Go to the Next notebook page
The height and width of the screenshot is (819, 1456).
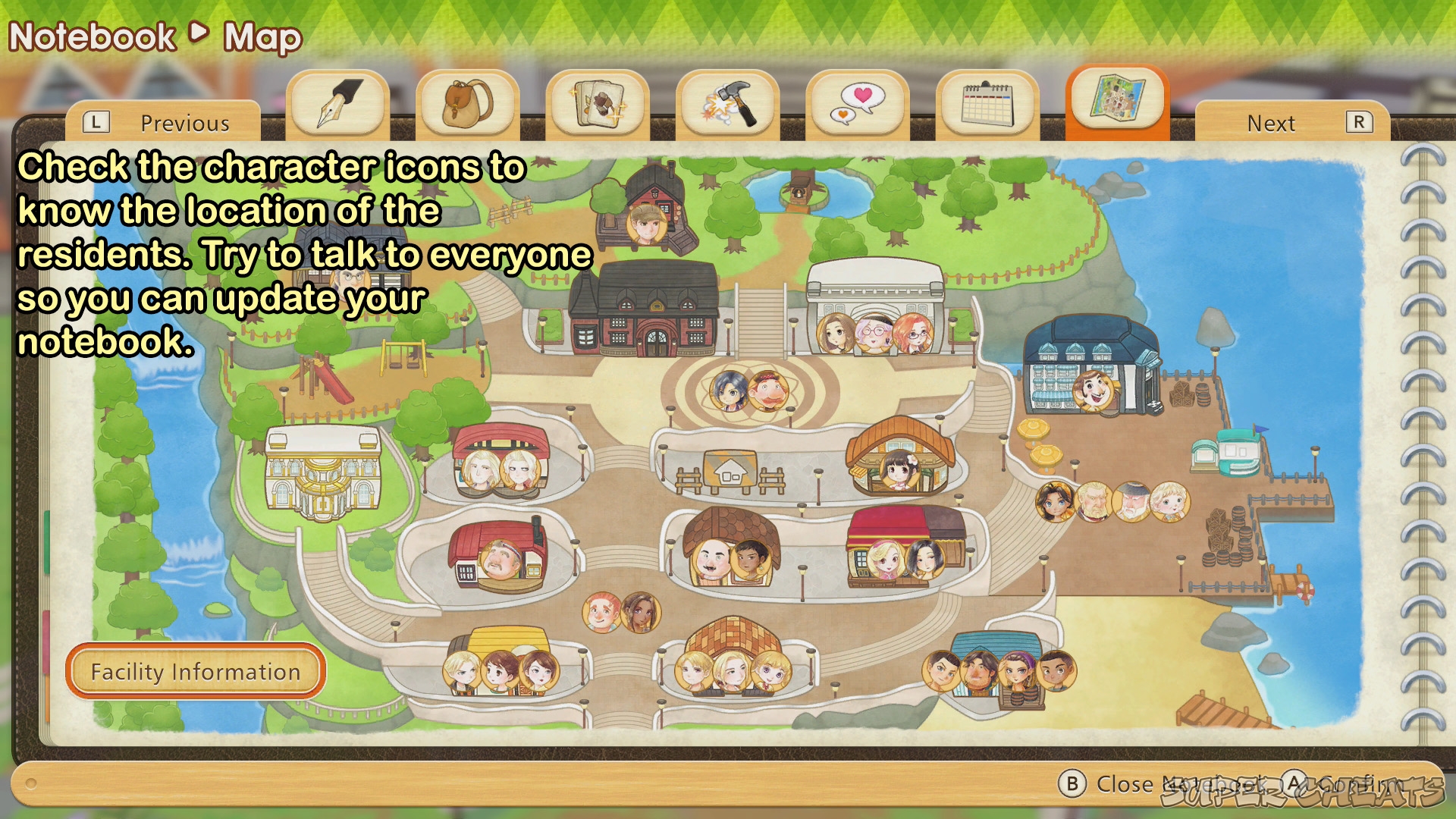1293,123
